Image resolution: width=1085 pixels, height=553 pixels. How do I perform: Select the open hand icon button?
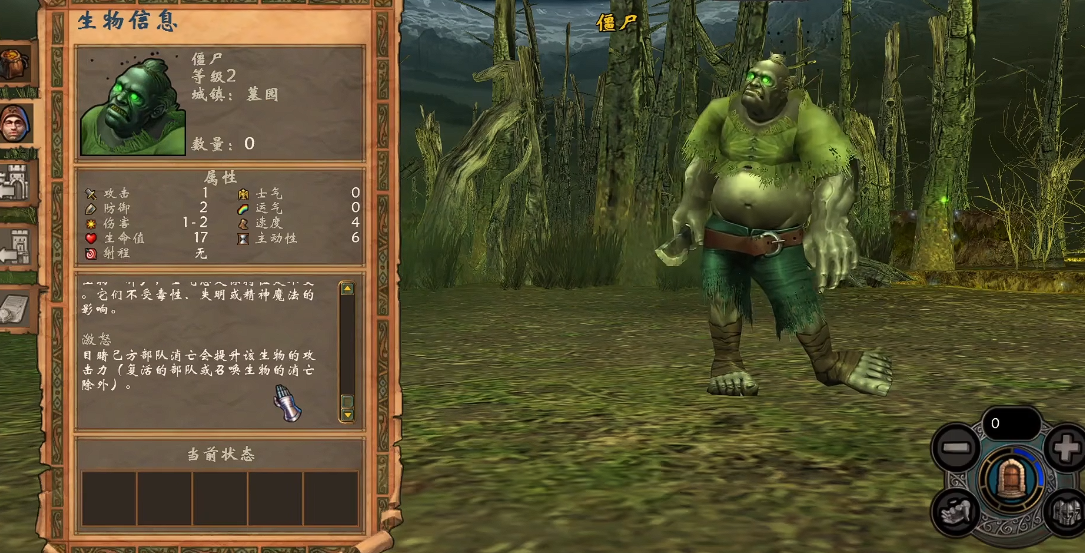[x=955, y=511]
